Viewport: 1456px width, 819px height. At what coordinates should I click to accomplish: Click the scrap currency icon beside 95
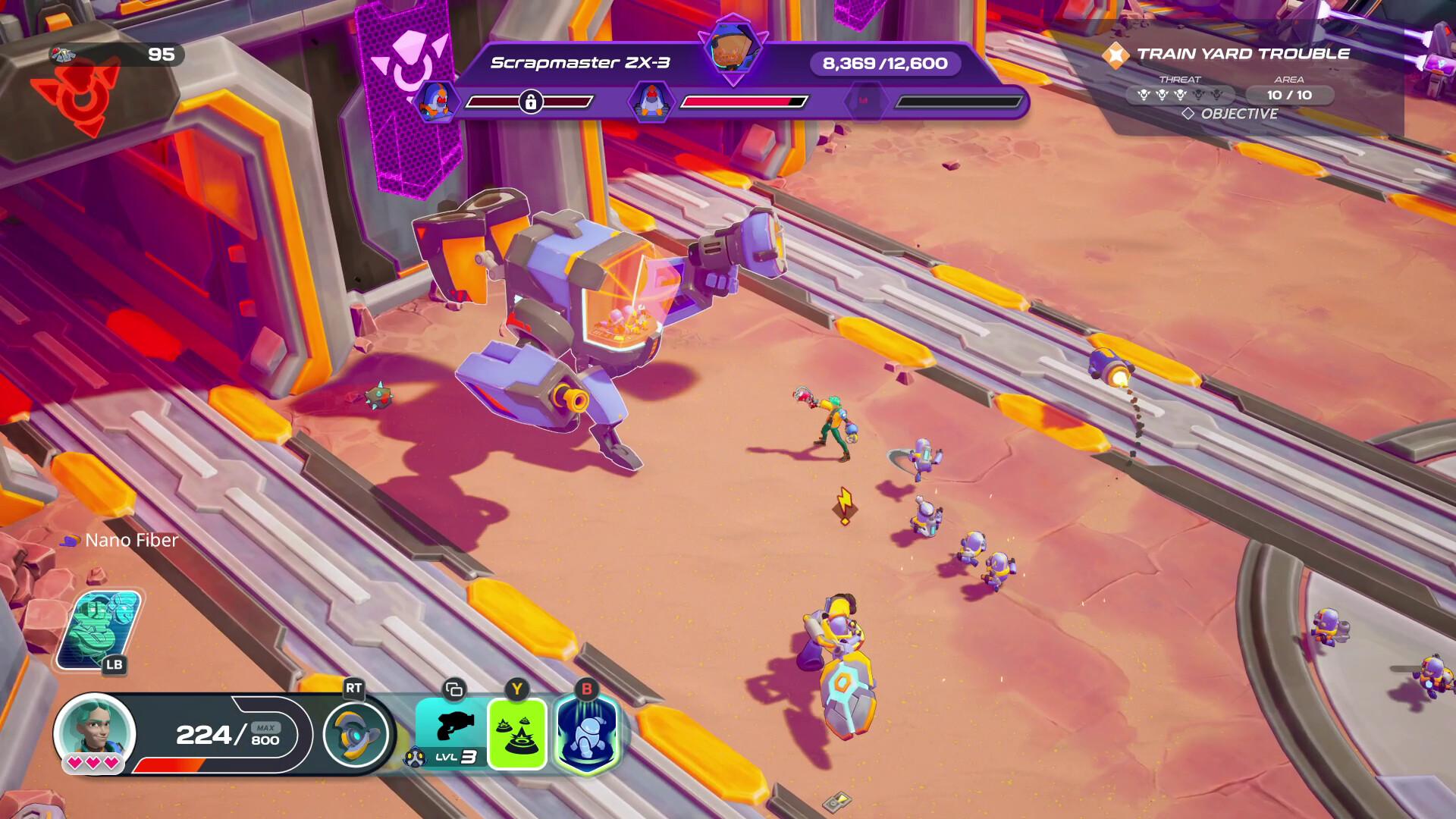click(x=64, y=54)
